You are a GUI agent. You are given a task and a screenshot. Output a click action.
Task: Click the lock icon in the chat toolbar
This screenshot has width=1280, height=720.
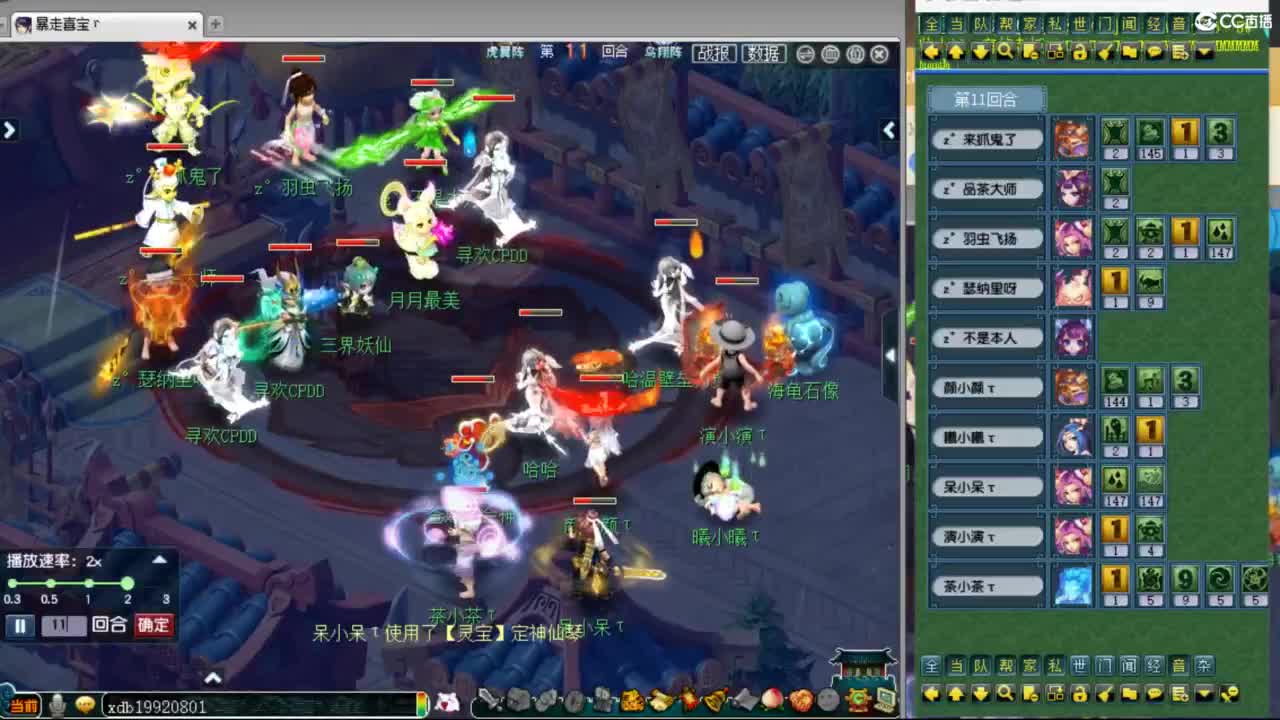click(x=1079, y=52)
